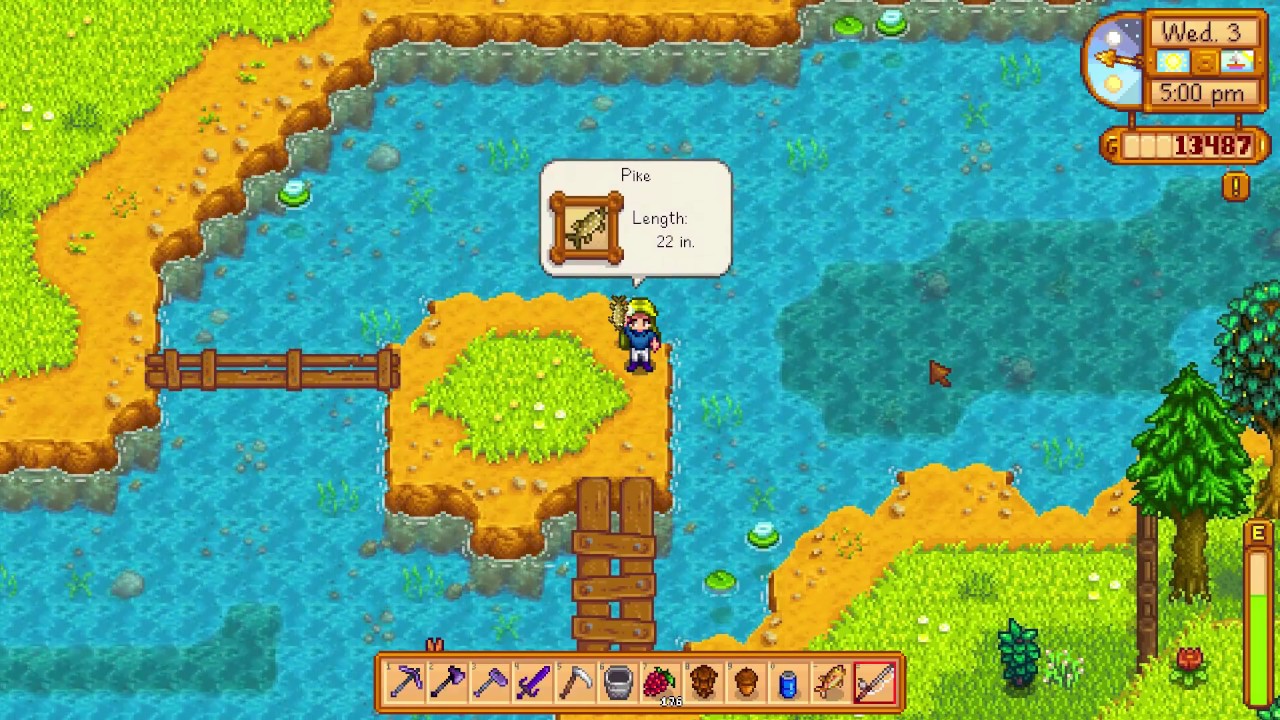Select the milk pail in slot 6
This screenshot has width=1280, height=720.
[x=618, y=682]
